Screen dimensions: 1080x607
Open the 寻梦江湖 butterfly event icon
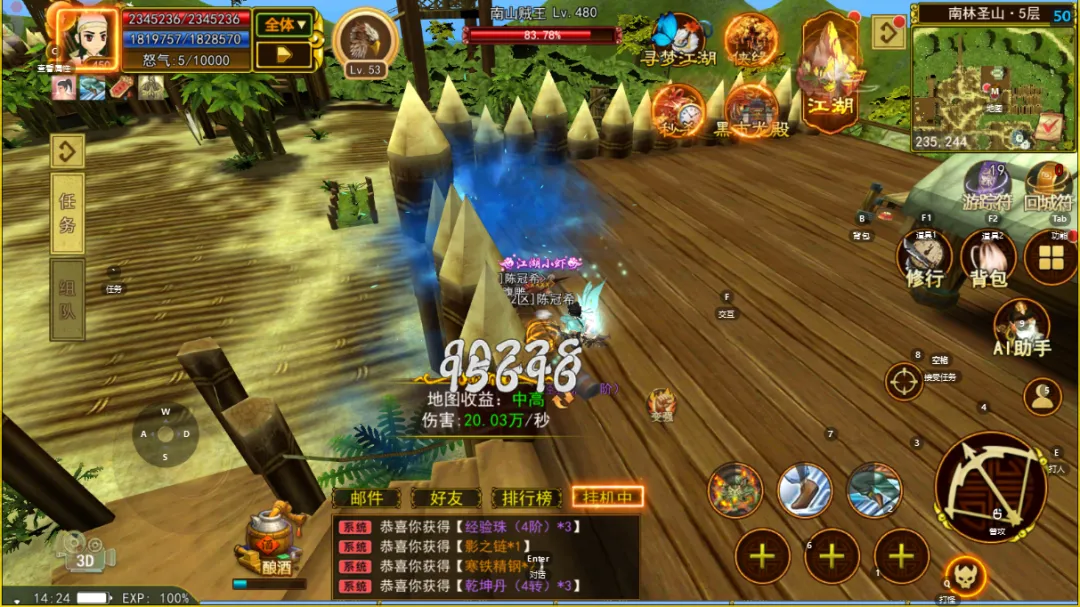pos(678,41)
